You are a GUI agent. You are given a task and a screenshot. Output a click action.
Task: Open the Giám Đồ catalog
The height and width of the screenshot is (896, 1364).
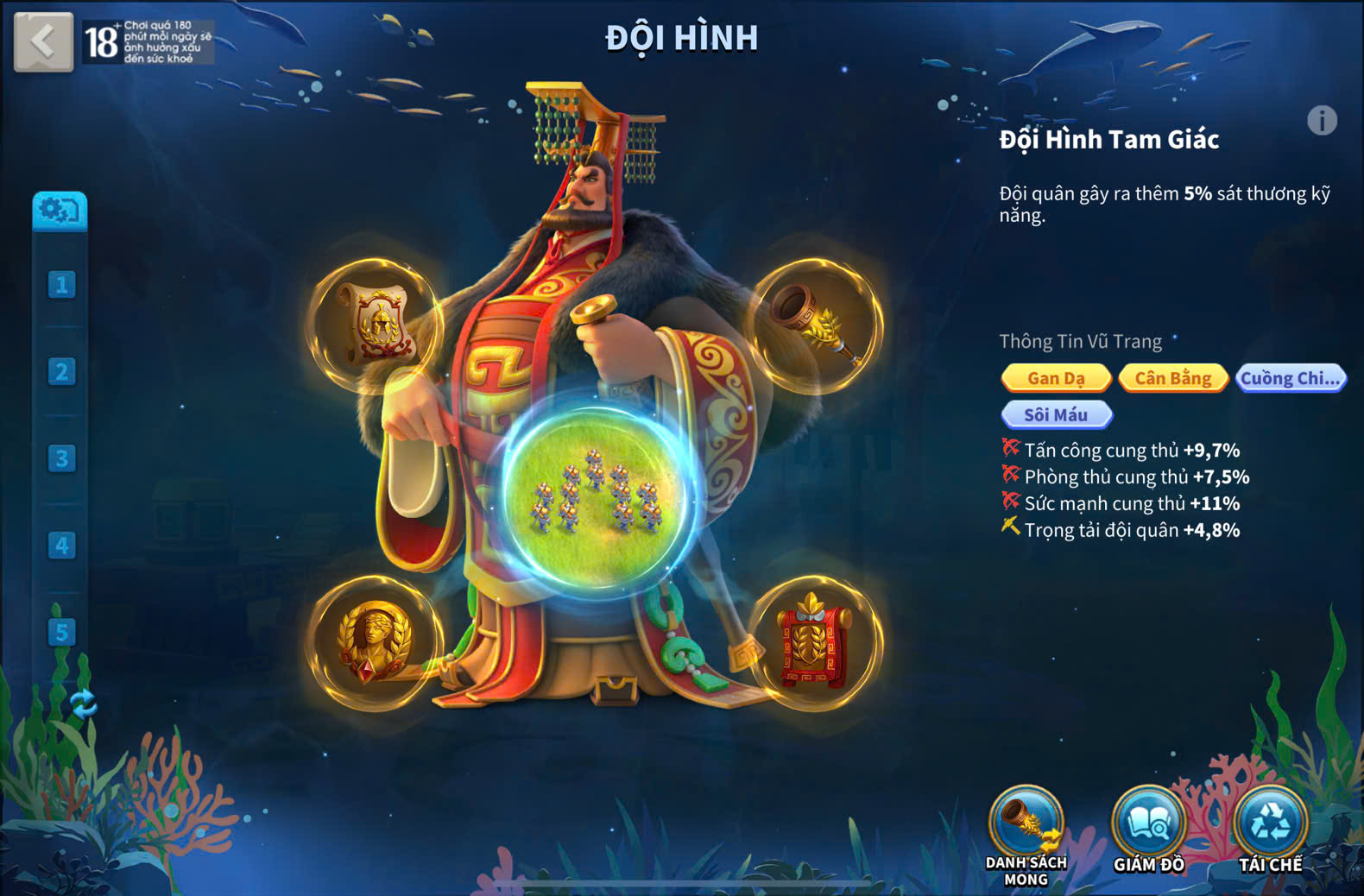[1148, 824]
